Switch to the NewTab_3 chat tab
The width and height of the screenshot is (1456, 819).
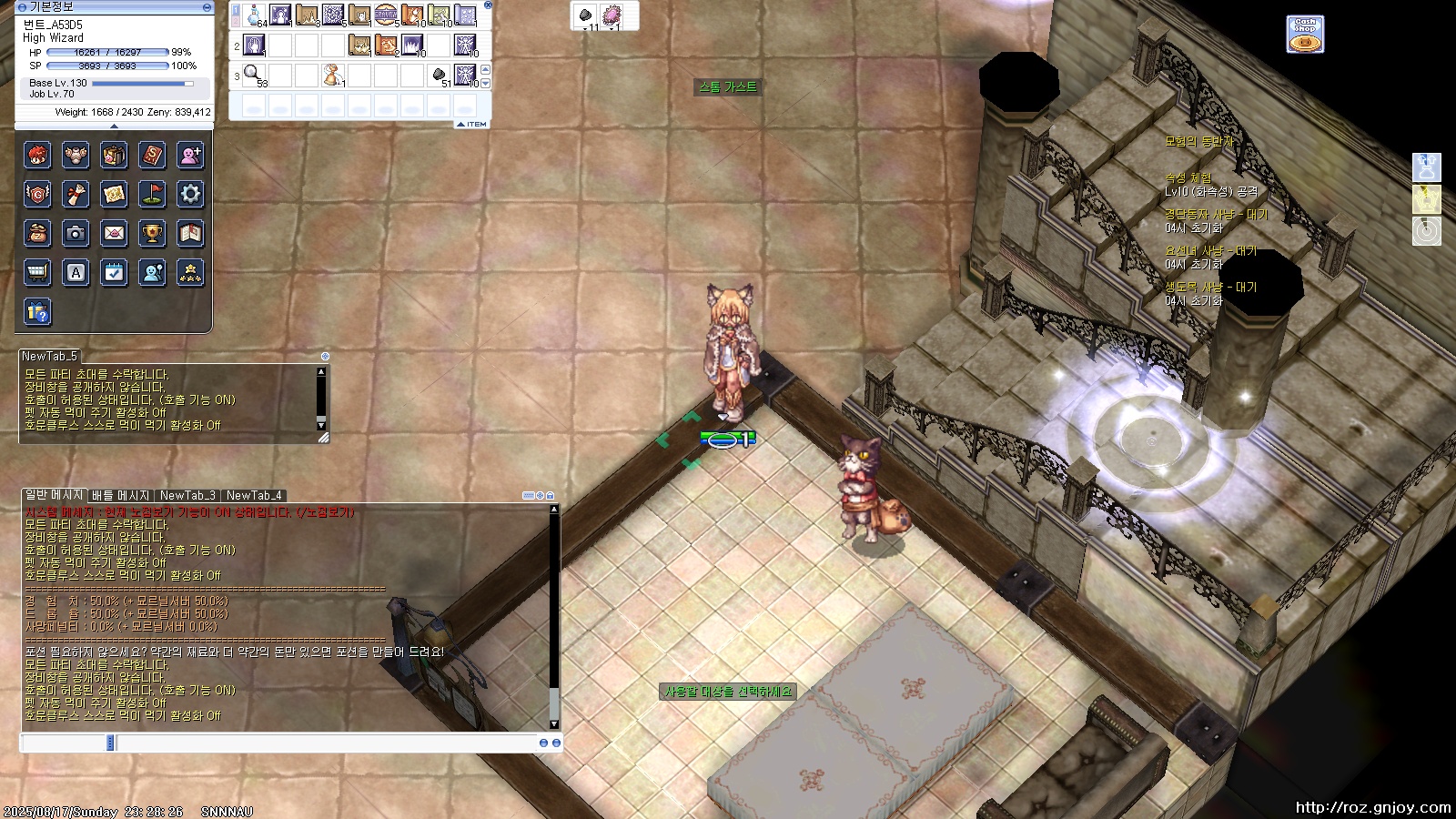coord(187,496)
